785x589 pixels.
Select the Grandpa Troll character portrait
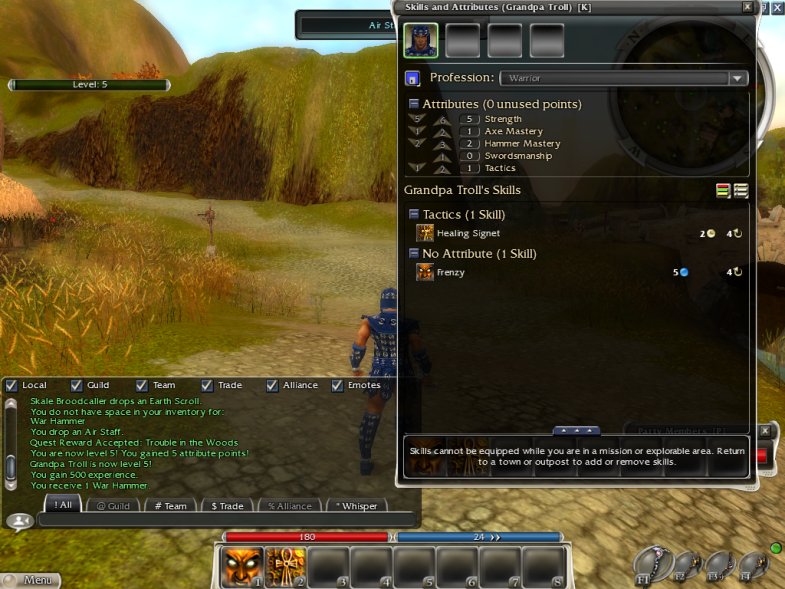pyautogui.click(x=420, y=41)
